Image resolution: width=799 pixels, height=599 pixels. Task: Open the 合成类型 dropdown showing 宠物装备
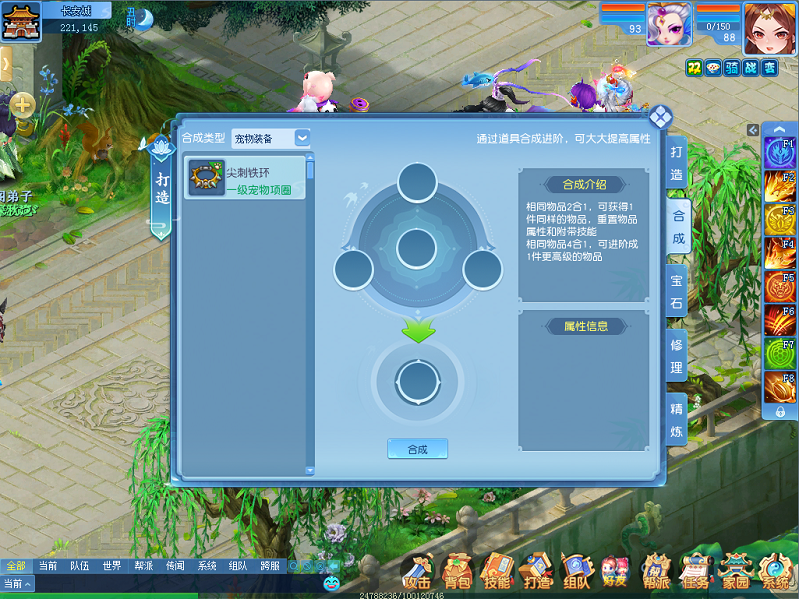[x=271, y=138]
